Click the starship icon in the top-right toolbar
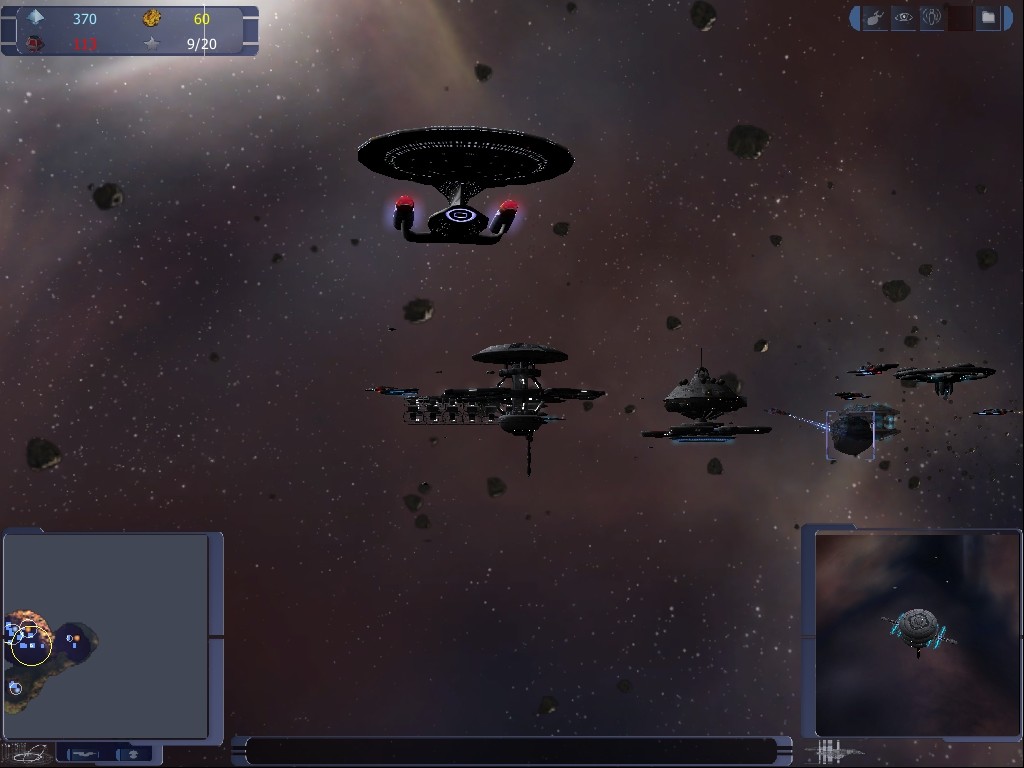Image resolution: width=1024 pixels, height=768 pixels. (x=874, y=18)
